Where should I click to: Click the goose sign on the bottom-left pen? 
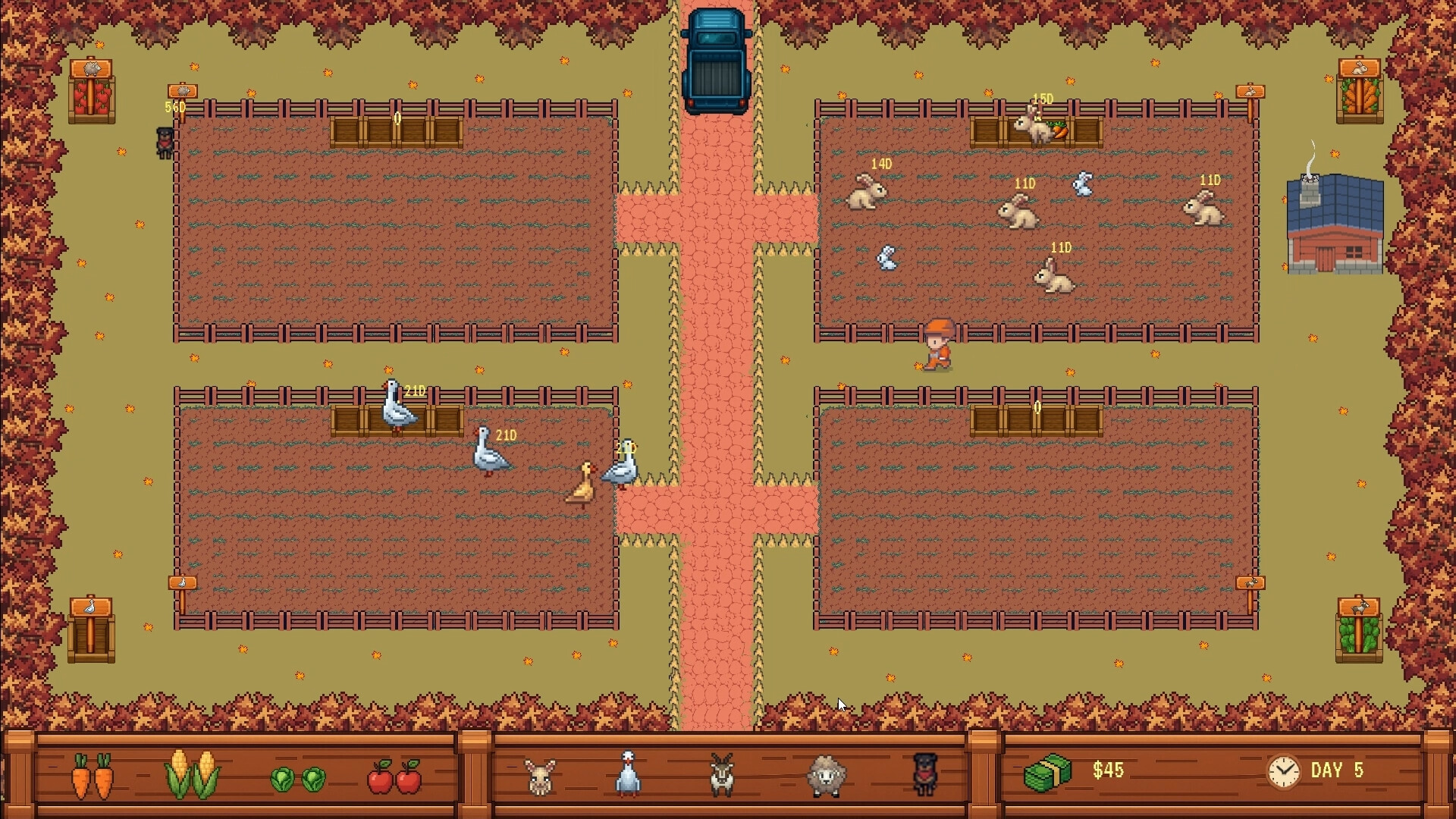point(182,584)
